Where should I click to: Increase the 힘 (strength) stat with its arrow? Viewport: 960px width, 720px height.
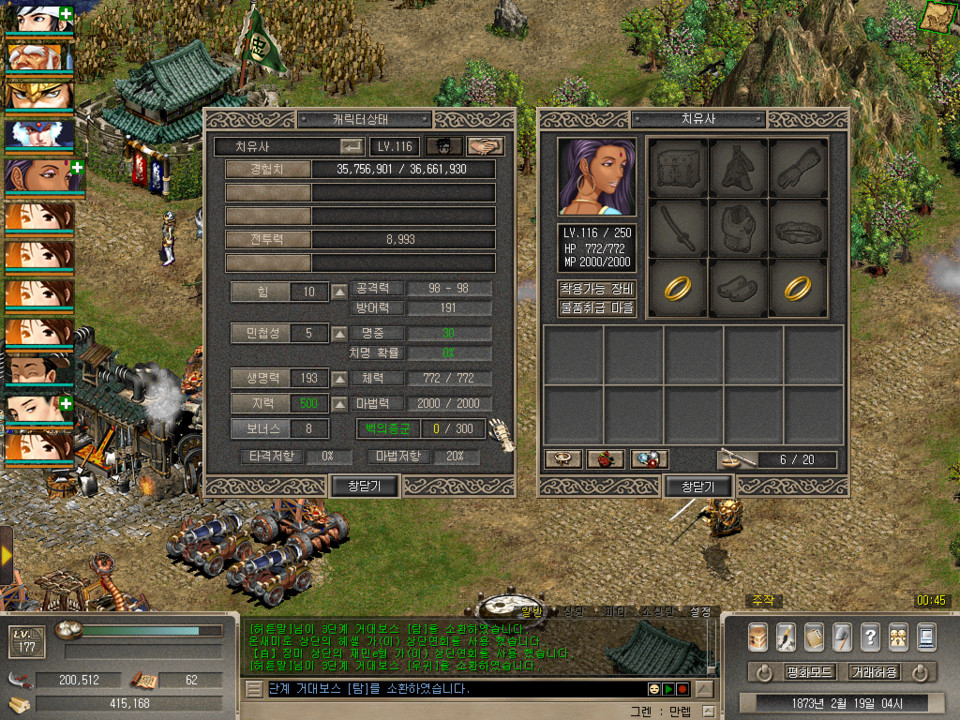coord(340,292)
